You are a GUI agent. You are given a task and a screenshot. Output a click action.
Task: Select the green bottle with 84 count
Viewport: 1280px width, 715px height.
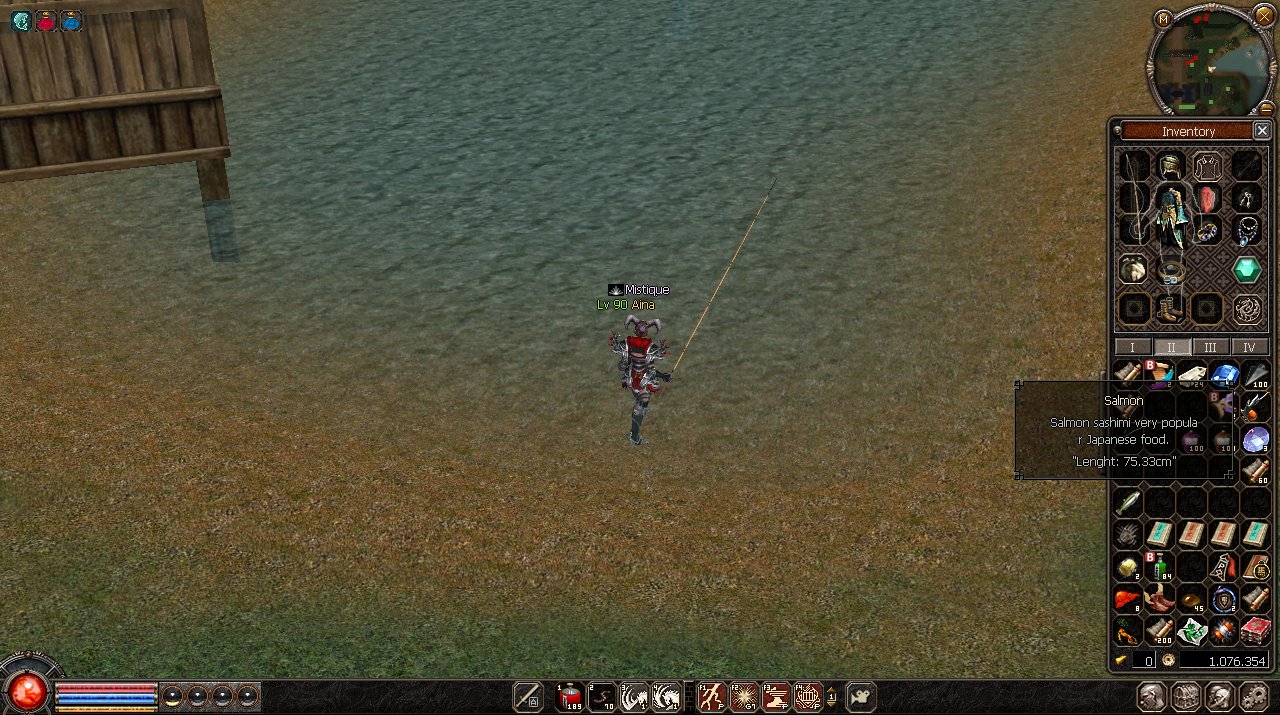point(1160,567)
